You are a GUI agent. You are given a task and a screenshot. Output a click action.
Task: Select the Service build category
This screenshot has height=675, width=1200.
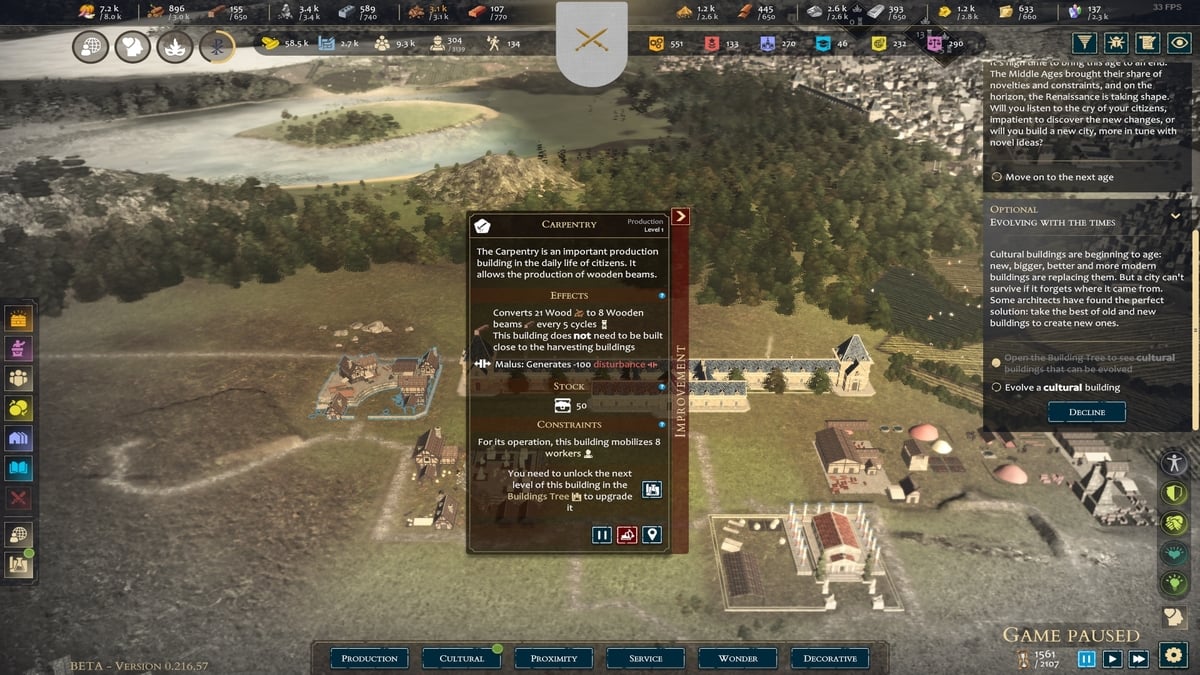(x=646, y=658)
